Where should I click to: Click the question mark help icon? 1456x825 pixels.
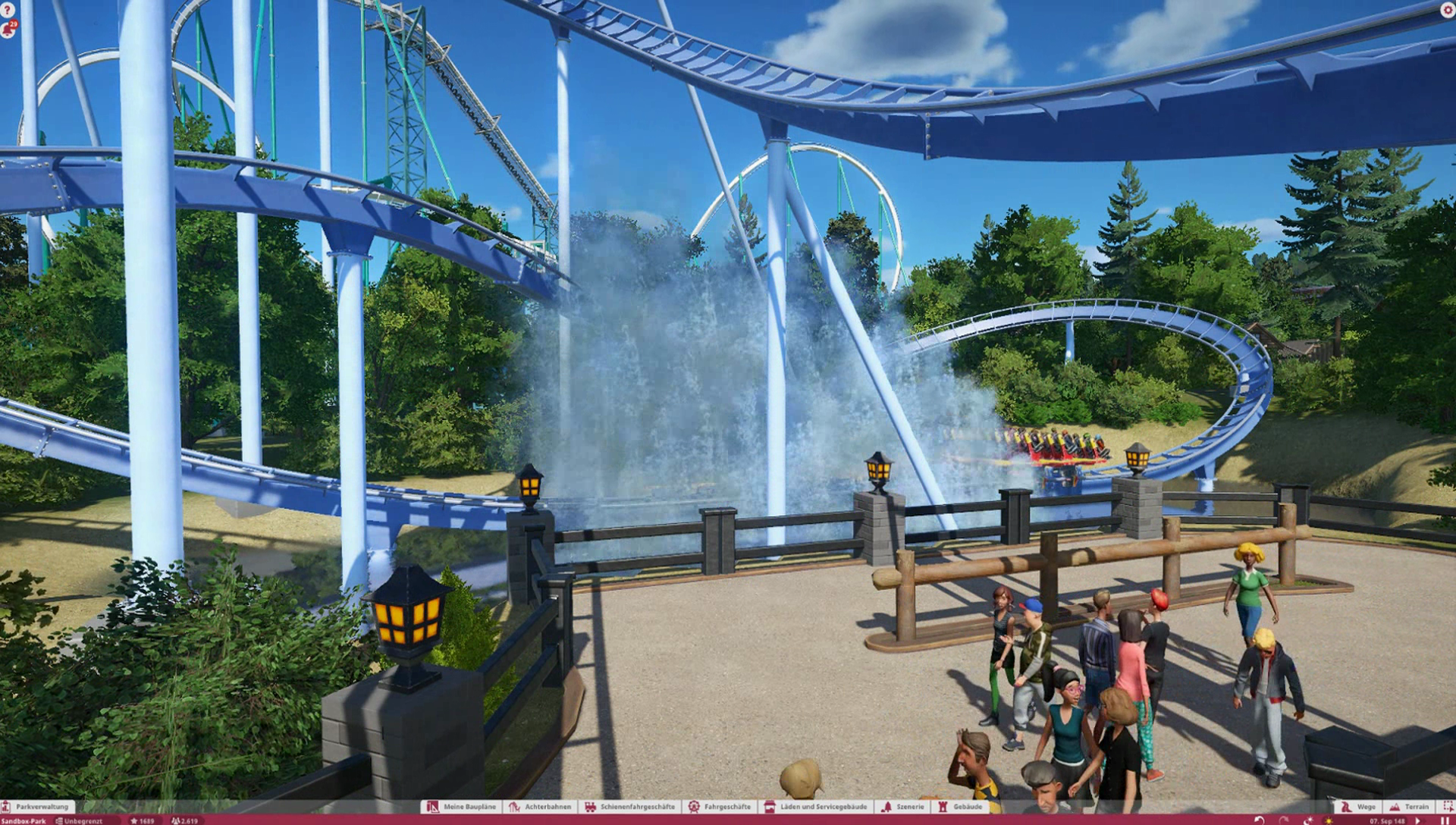[8, 11]
